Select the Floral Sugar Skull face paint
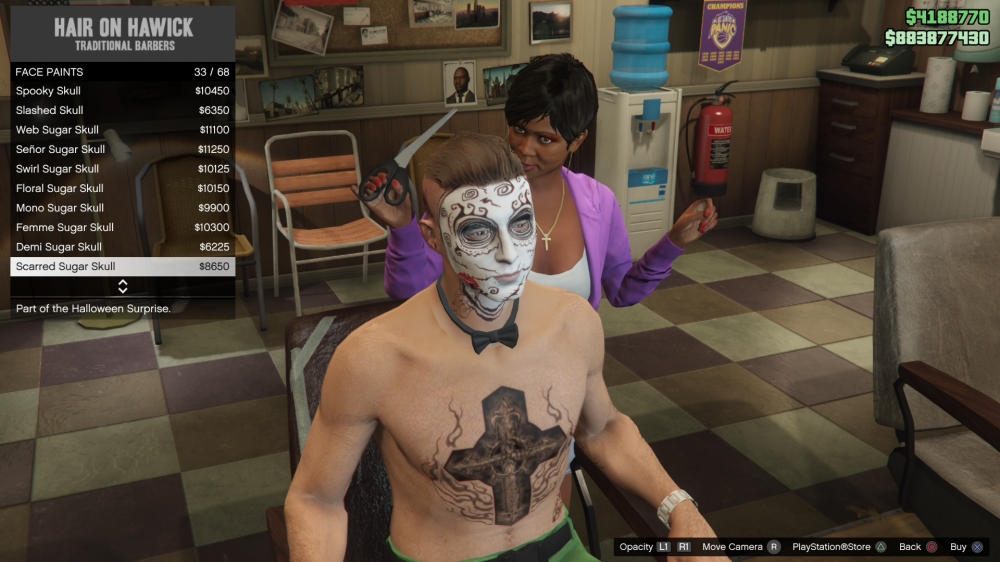This screenshot has width=1000, height=562. pyautogui.click(x=122, y=188)
